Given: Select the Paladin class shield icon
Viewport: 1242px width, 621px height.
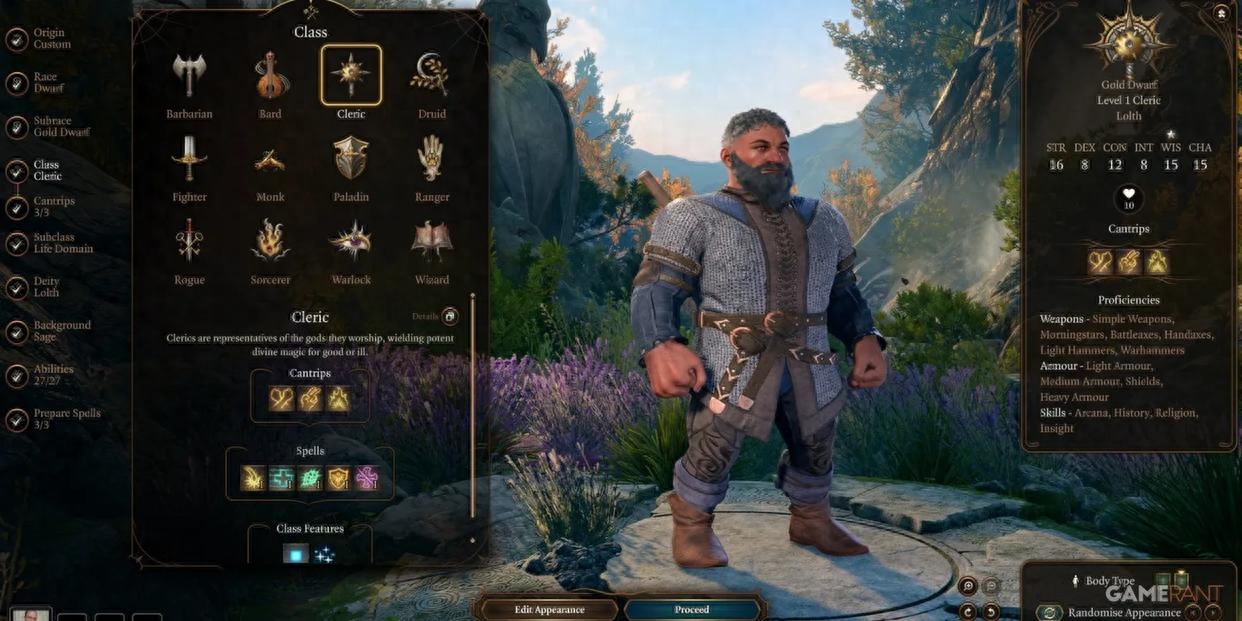Looking at the screenshot, I should [x=351, y=160].
